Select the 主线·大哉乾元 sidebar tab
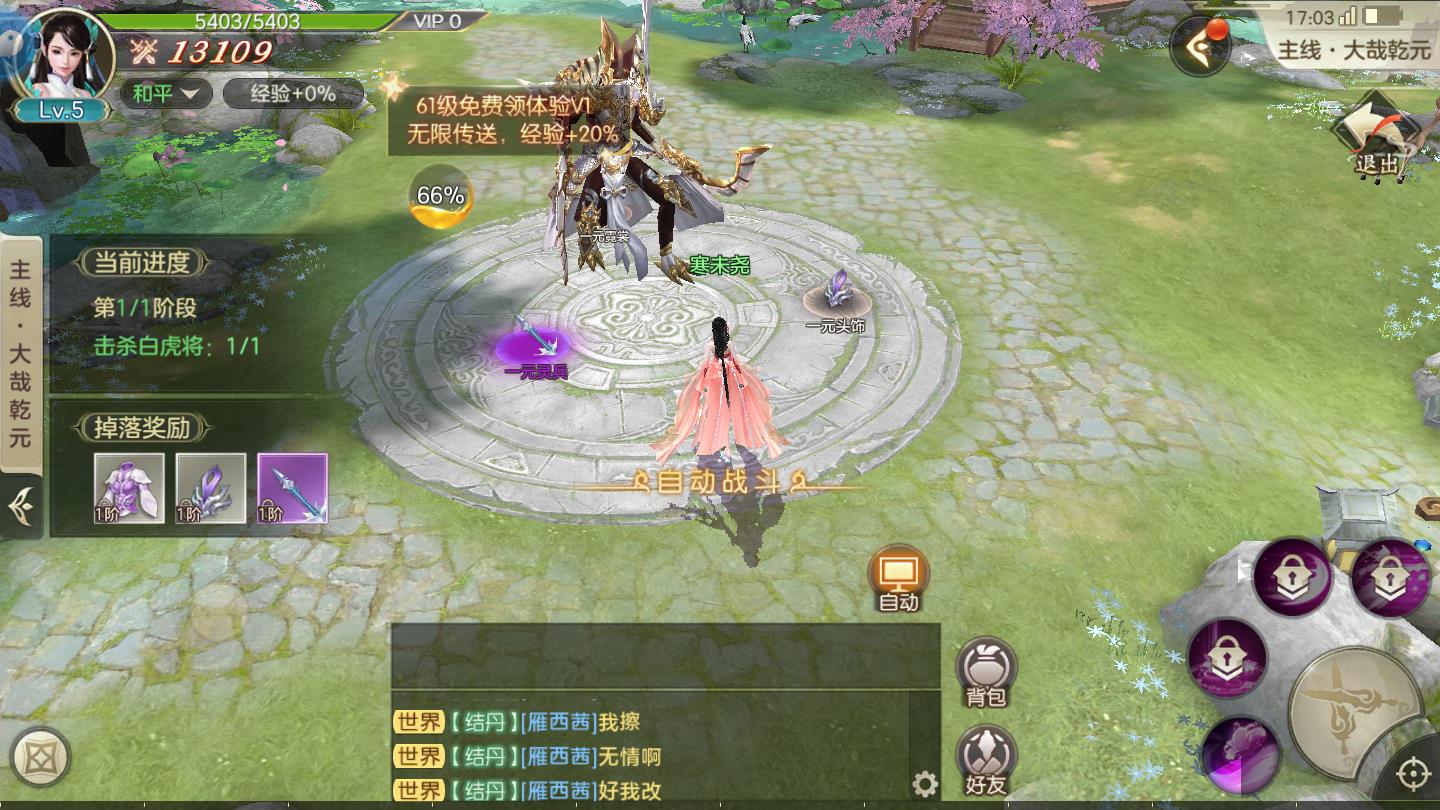 click(x=21, y=350)
